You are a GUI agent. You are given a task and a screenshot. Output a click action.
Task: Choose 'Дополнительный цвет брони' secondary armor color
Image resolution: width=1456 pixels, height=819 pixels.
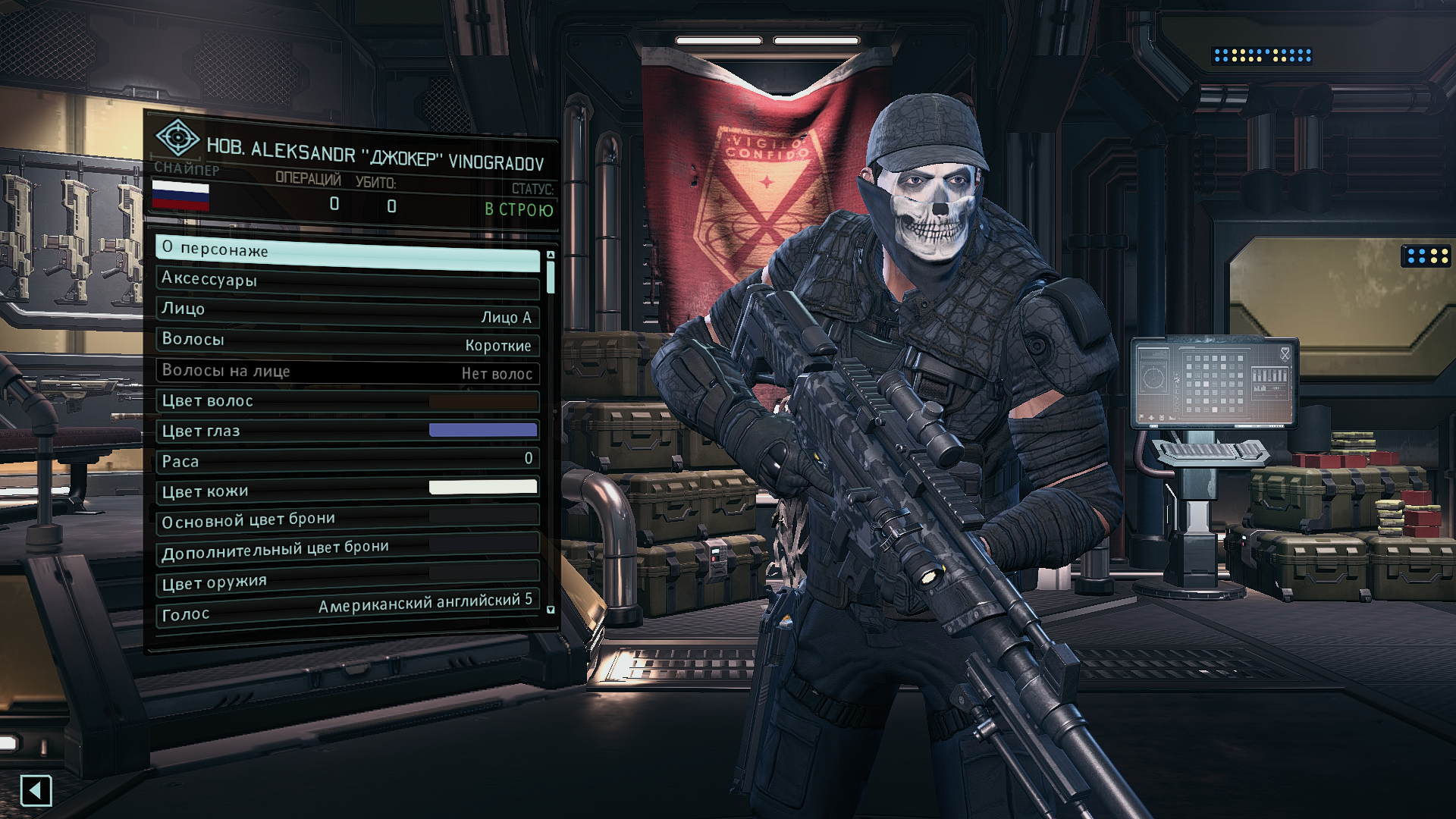click(x=347, y=550)
